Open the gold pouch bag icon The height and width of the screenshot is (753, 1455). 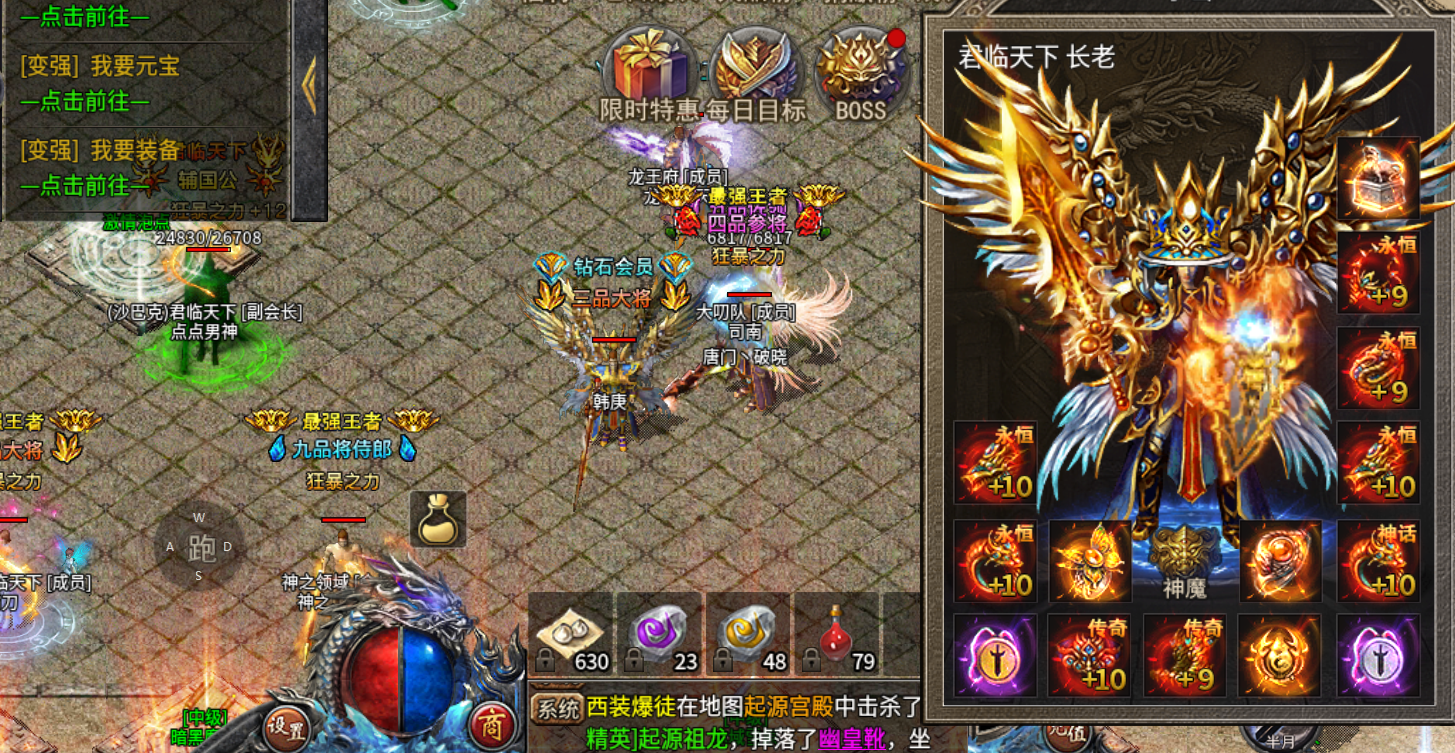click(438, 520)
